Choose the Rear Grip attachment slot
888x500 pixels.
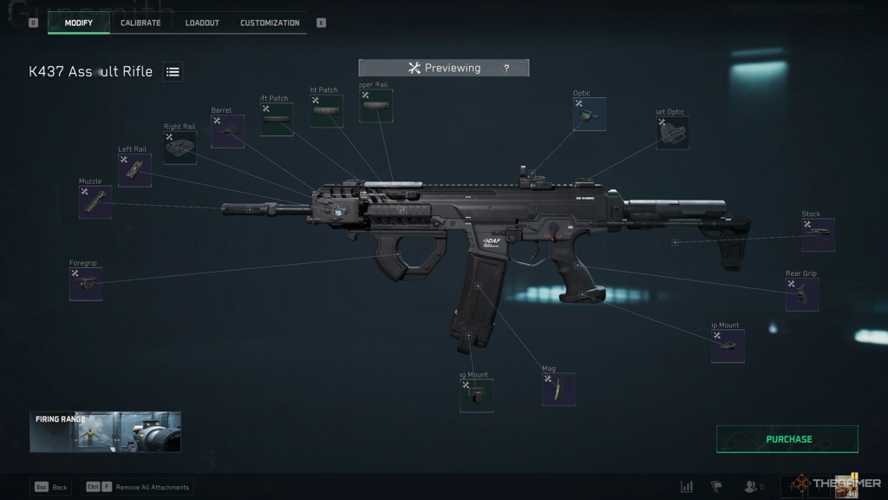tap(802, 294)
